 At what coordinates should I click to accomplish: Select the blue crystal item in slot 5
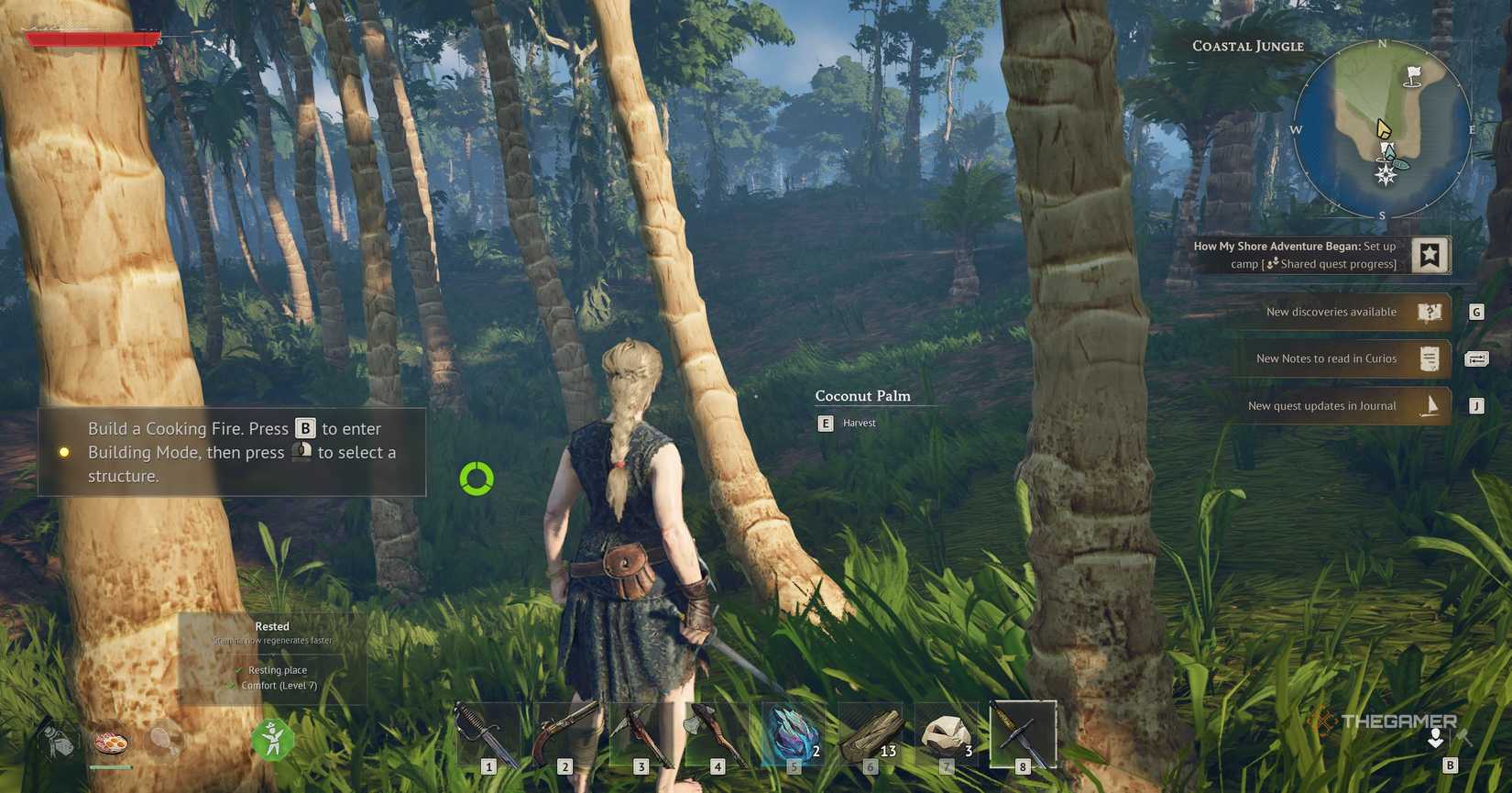pos(793,733)
